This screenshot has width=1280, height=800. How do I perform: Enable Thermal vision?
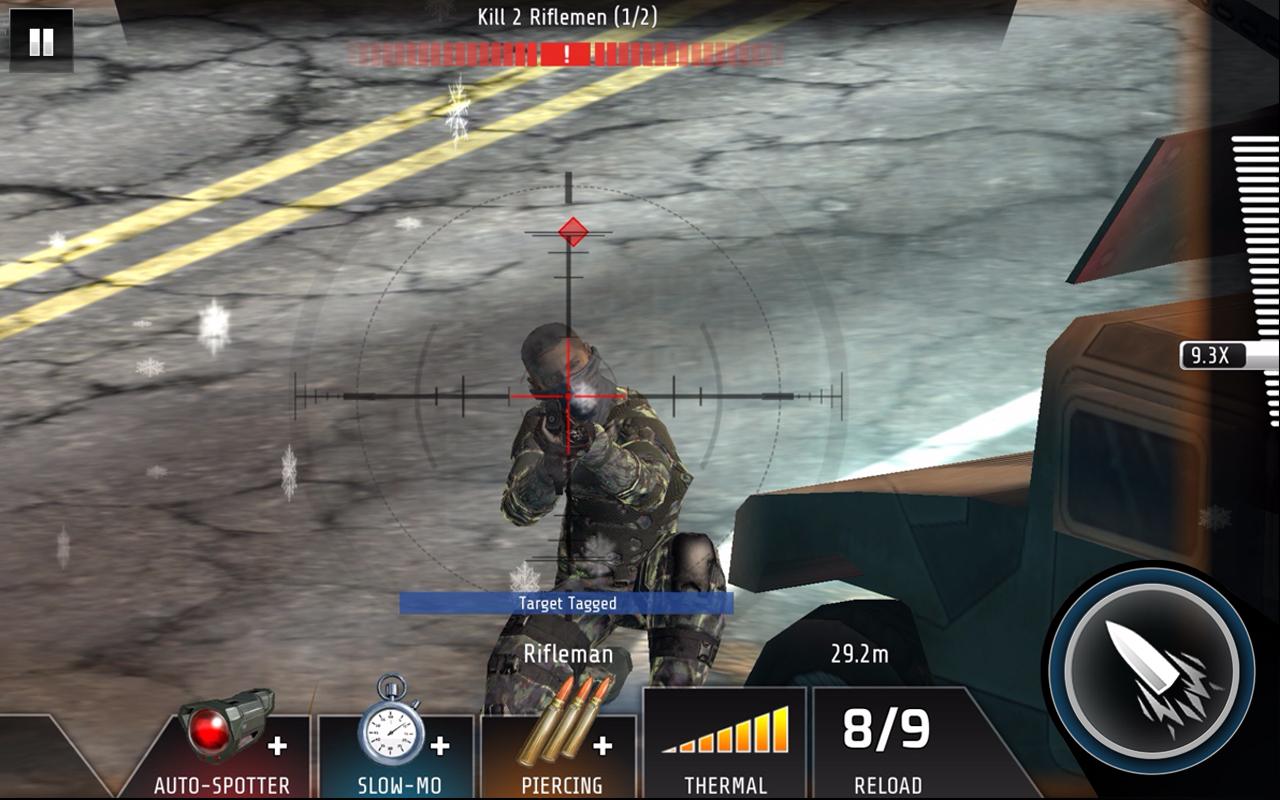click(725, 740)
